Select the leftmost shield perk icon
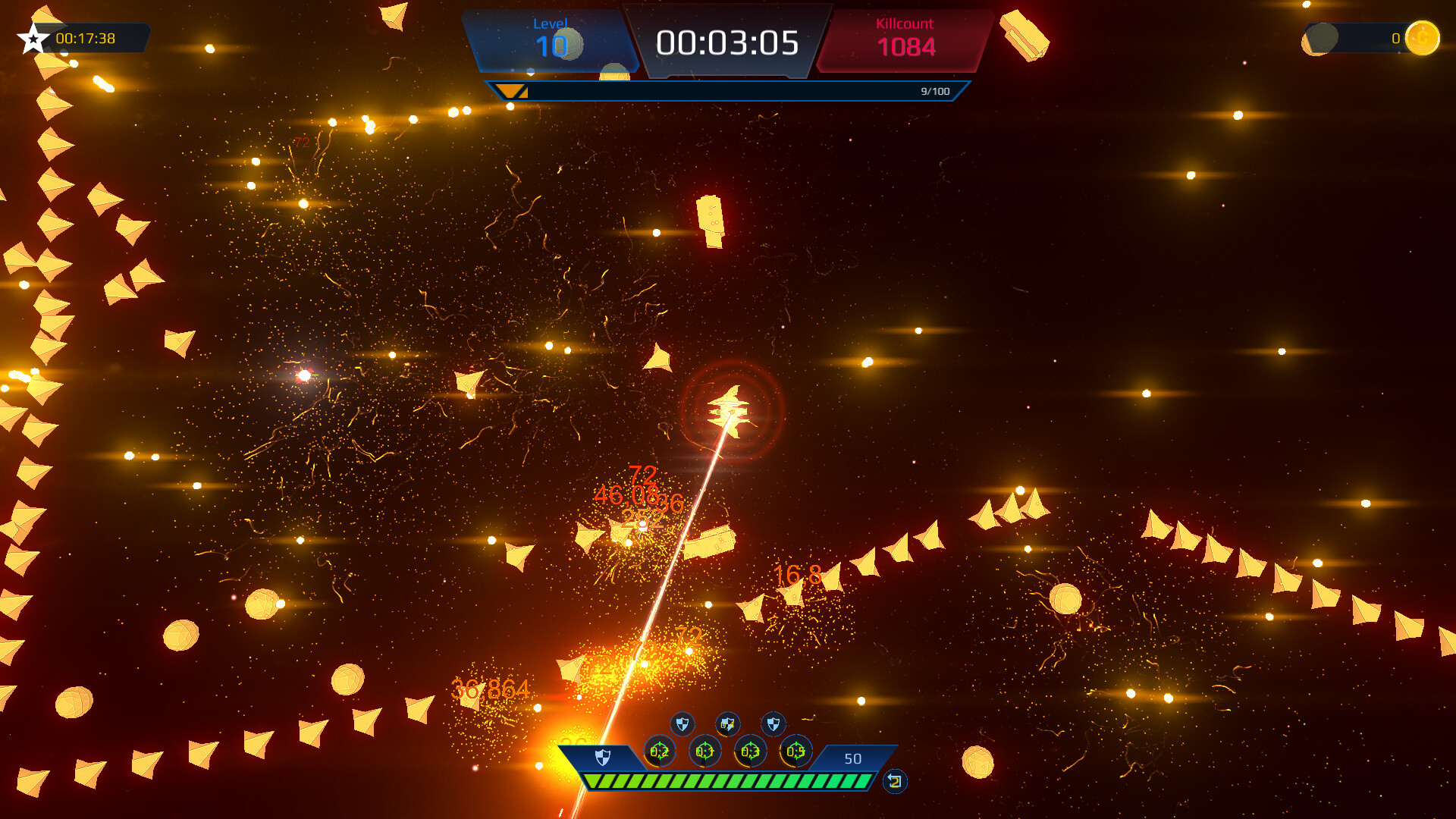Image resolution: width=1456 pixels, height=819 pixels. tap(682, 723)
